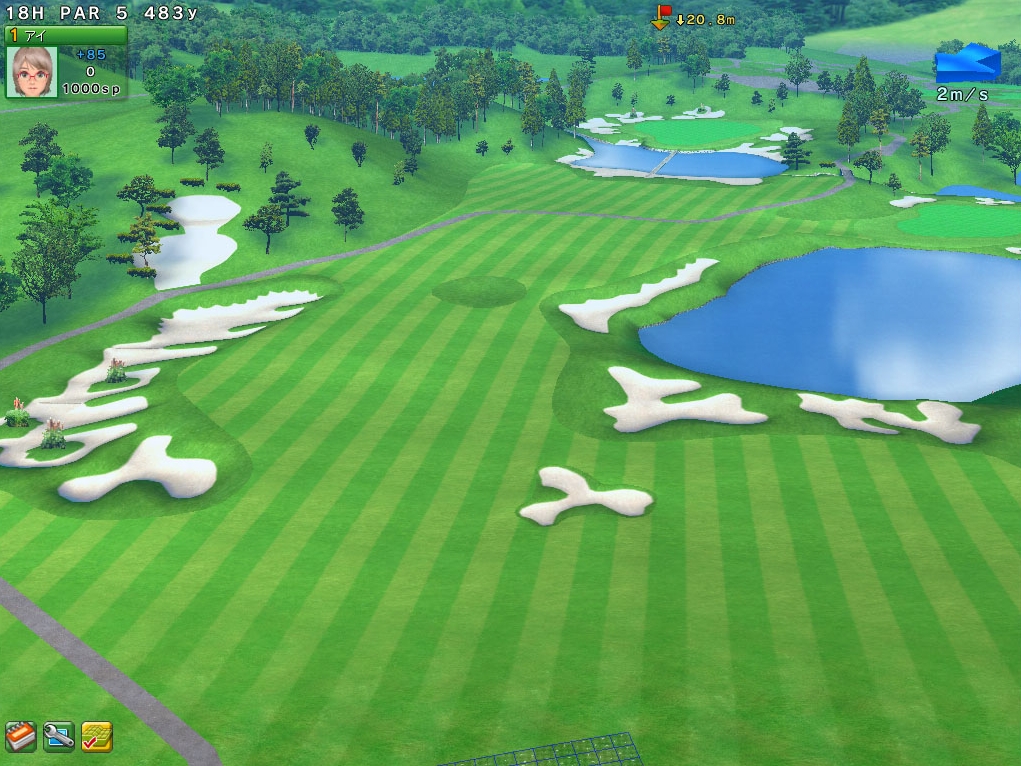The height and width of the screenshot is (766, 1021).
Task: Open the wrench settings icon
Action: (59, 737)
